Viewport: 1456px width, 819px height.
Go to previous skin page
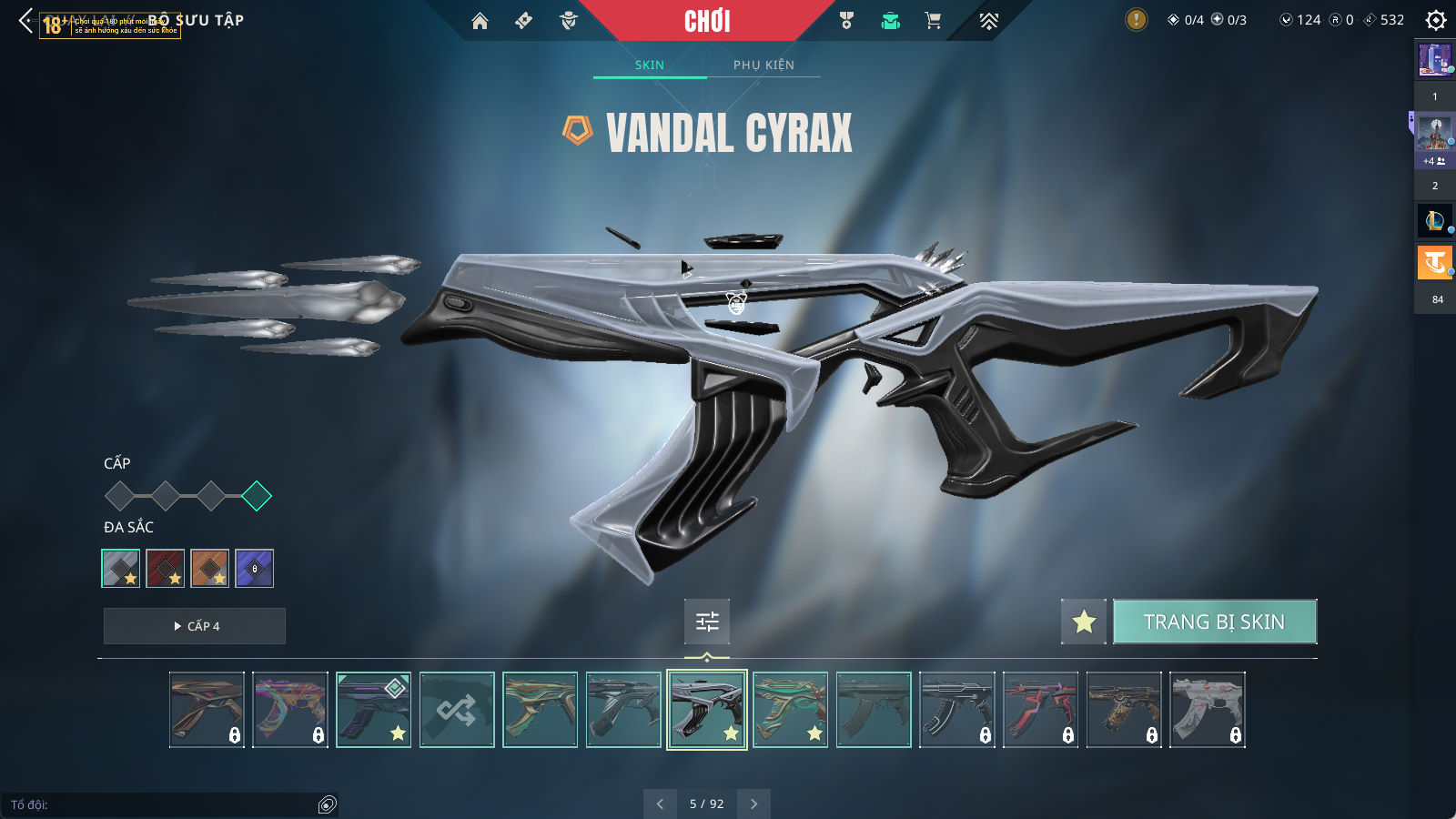pyautogui.click(x=660, y=804)
